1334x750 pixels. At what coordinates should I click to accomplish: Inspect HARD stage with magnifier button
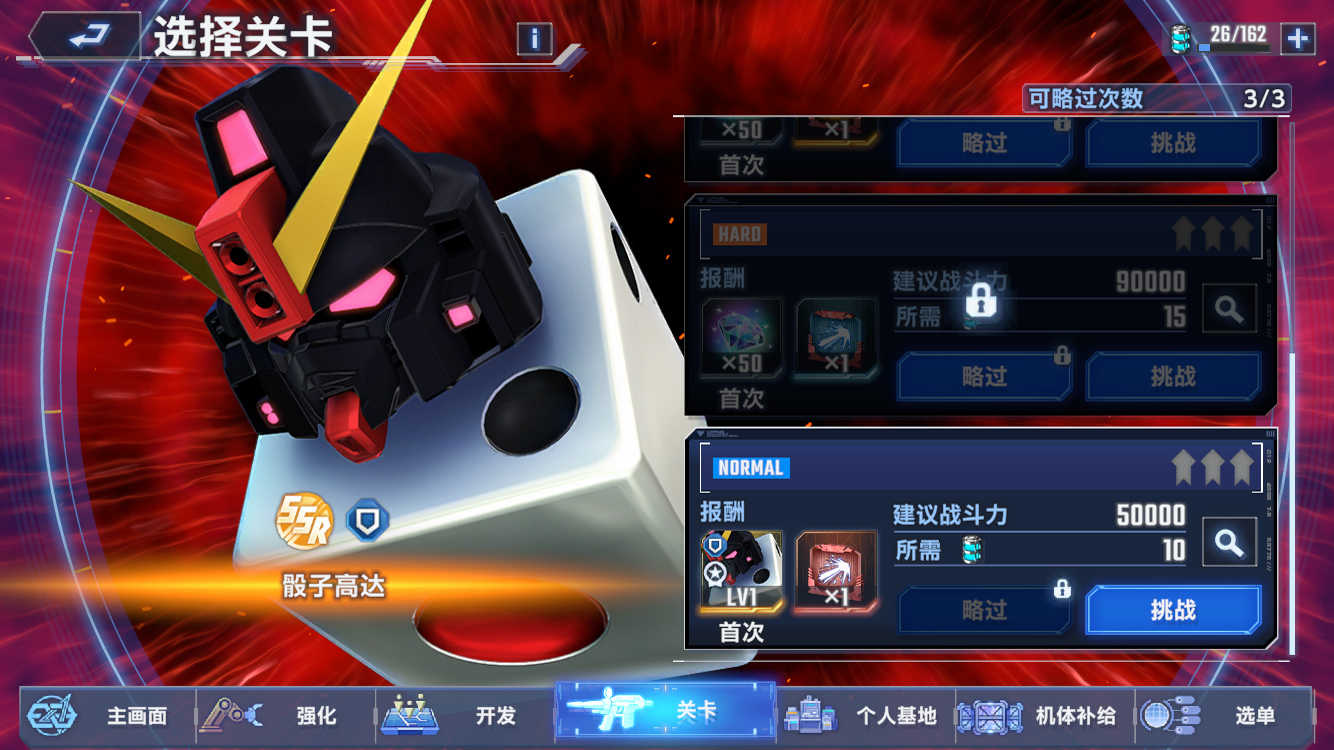(x=1229, y=310)
